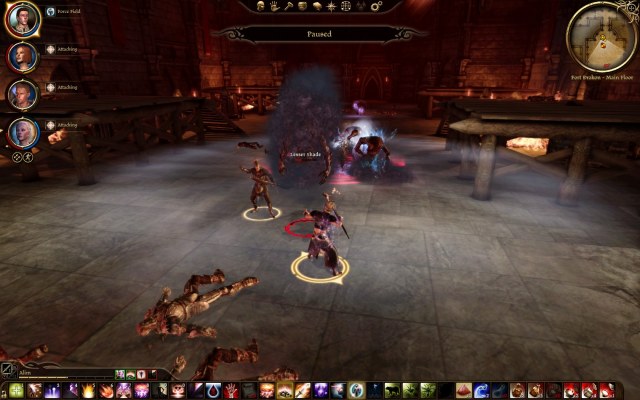Open the tactics grid icon
This screenshot has height=400, width=640.
[x=346, y=6]
